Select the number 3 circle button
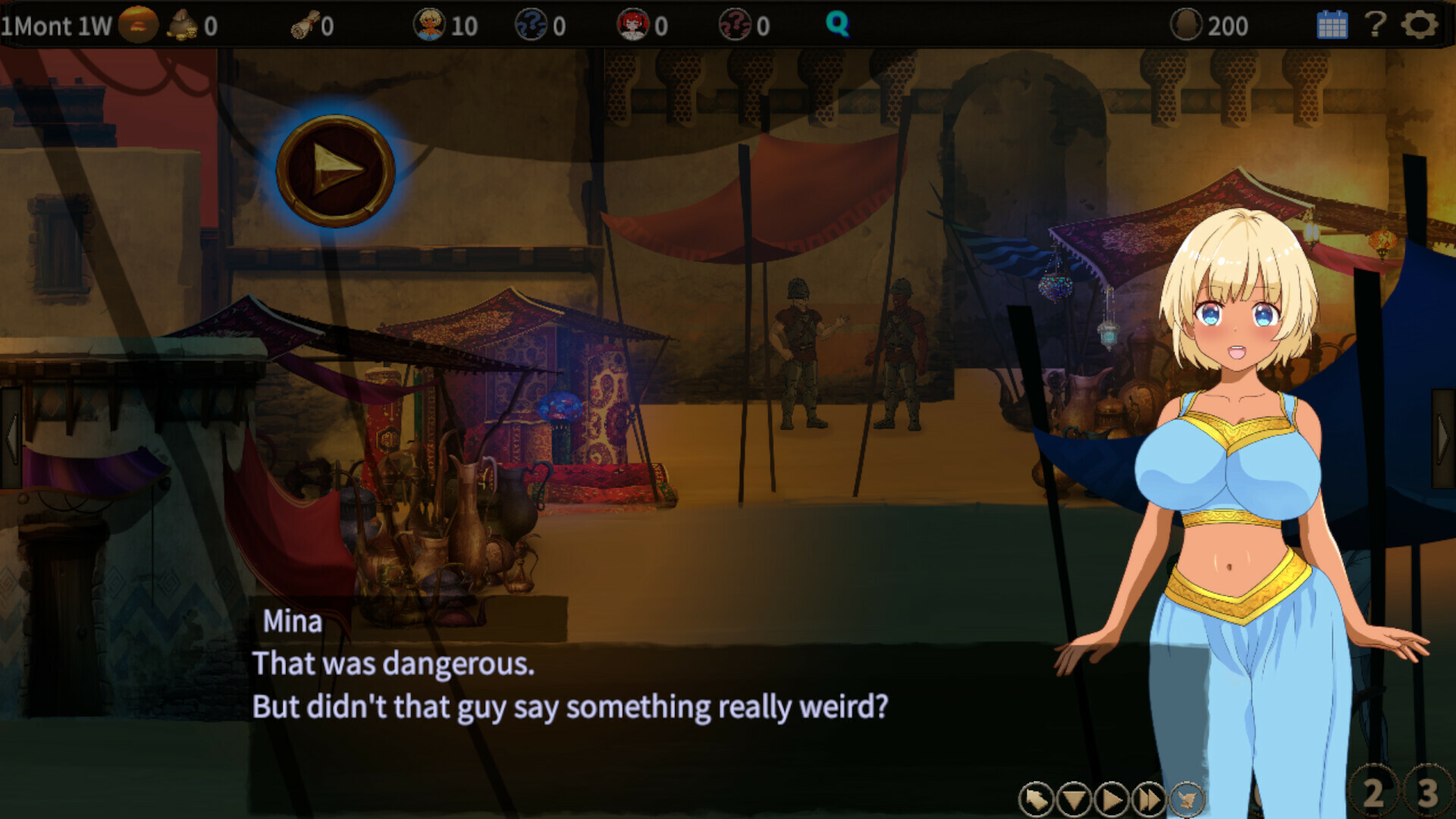Viewport: 1456px width, 819px height. coord(1428,793)
